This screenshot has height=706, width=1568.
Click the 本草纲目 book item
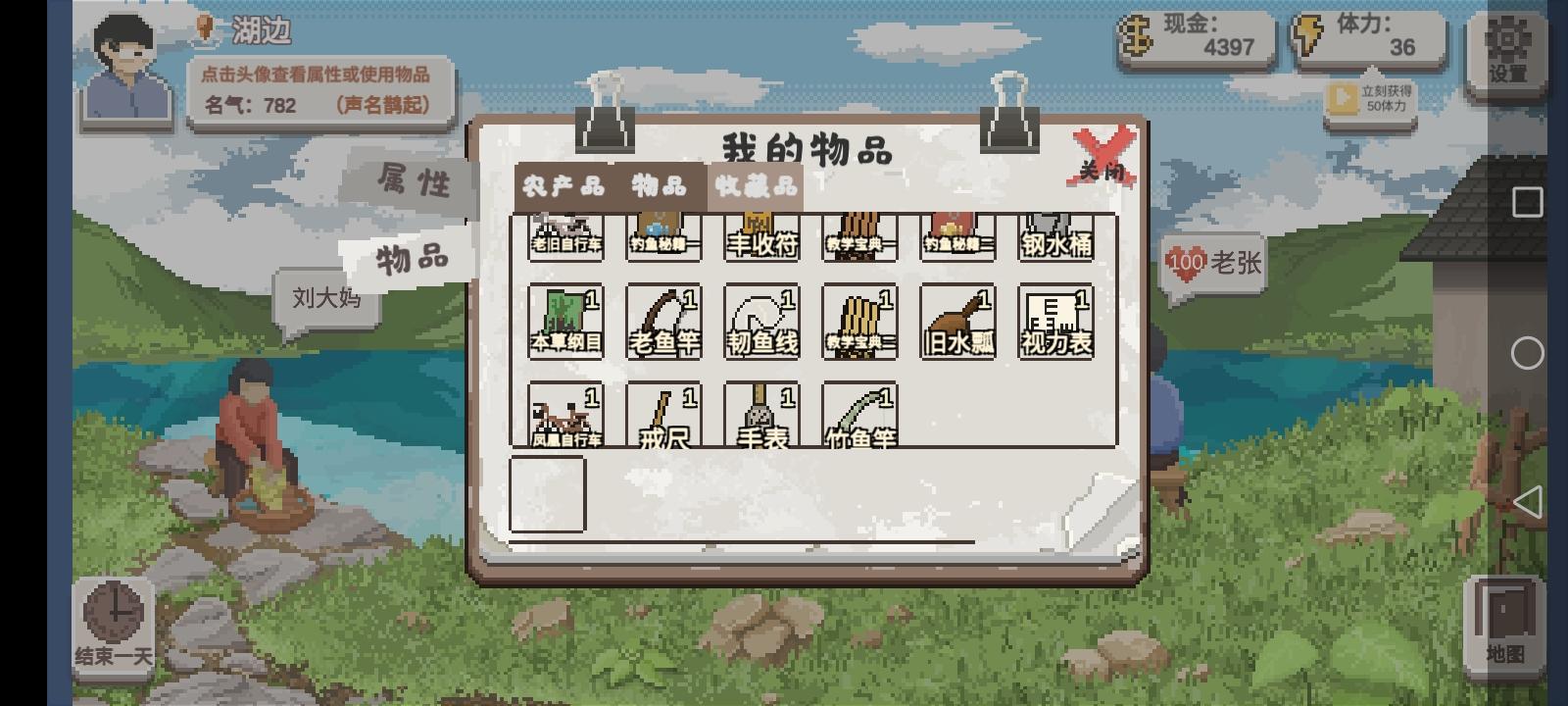565,319
